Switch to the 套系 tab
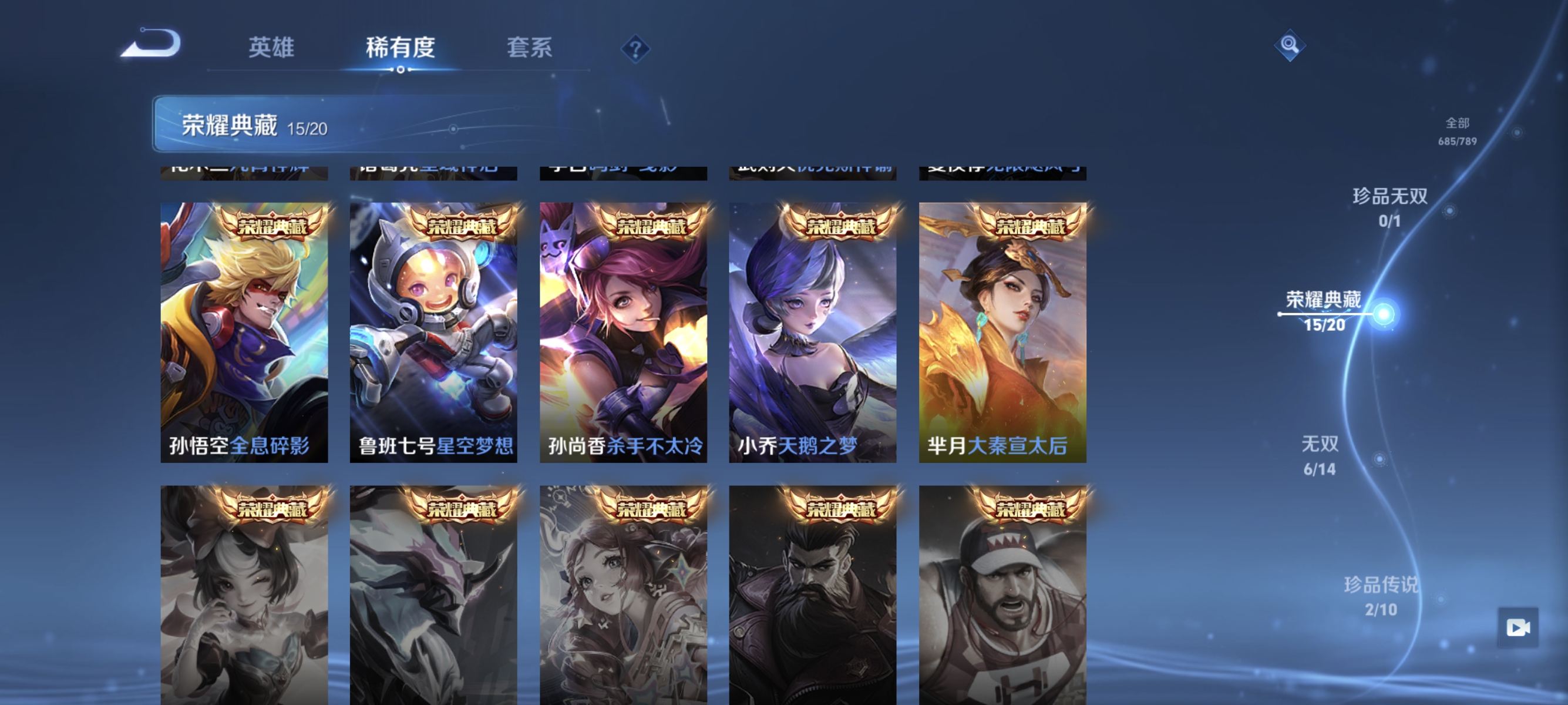This screenshot has width=1568, height=705. click(x=530, y=48)
